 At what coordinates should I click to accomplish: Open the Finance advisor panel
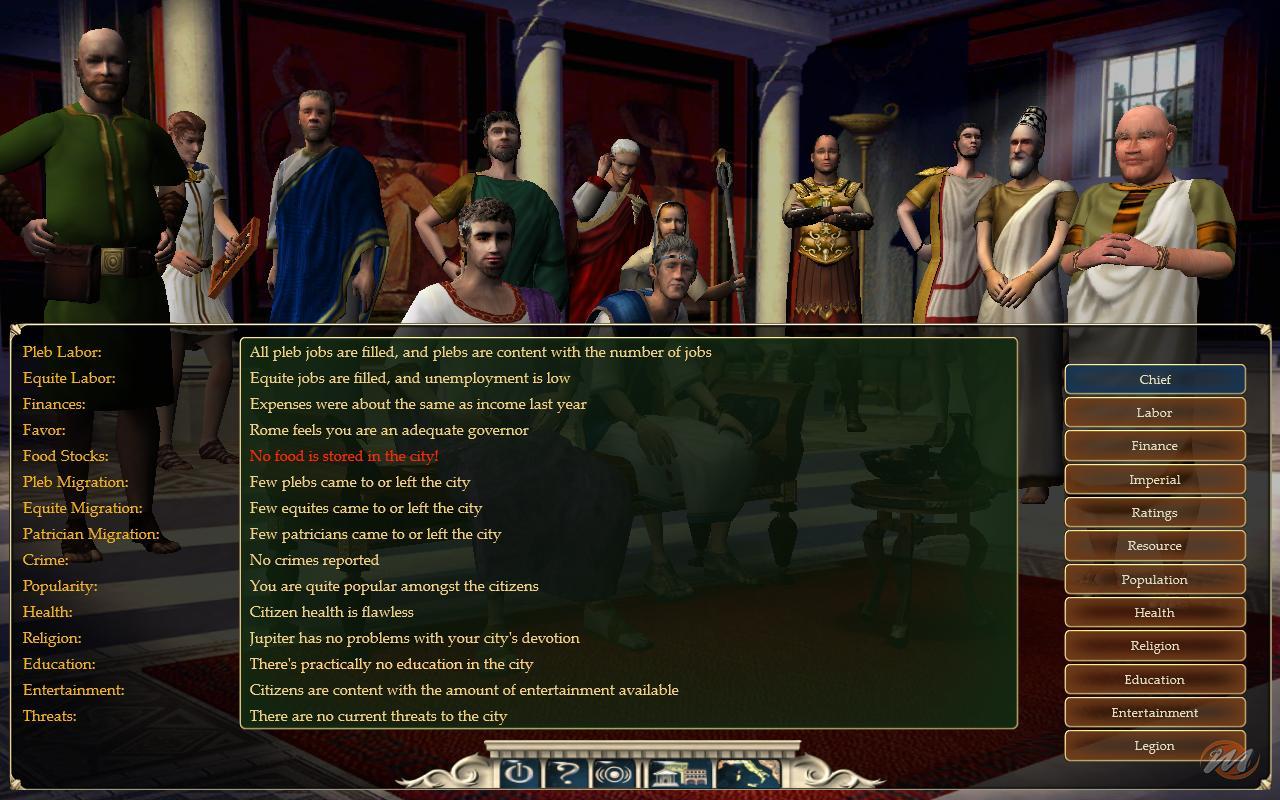1154,445
